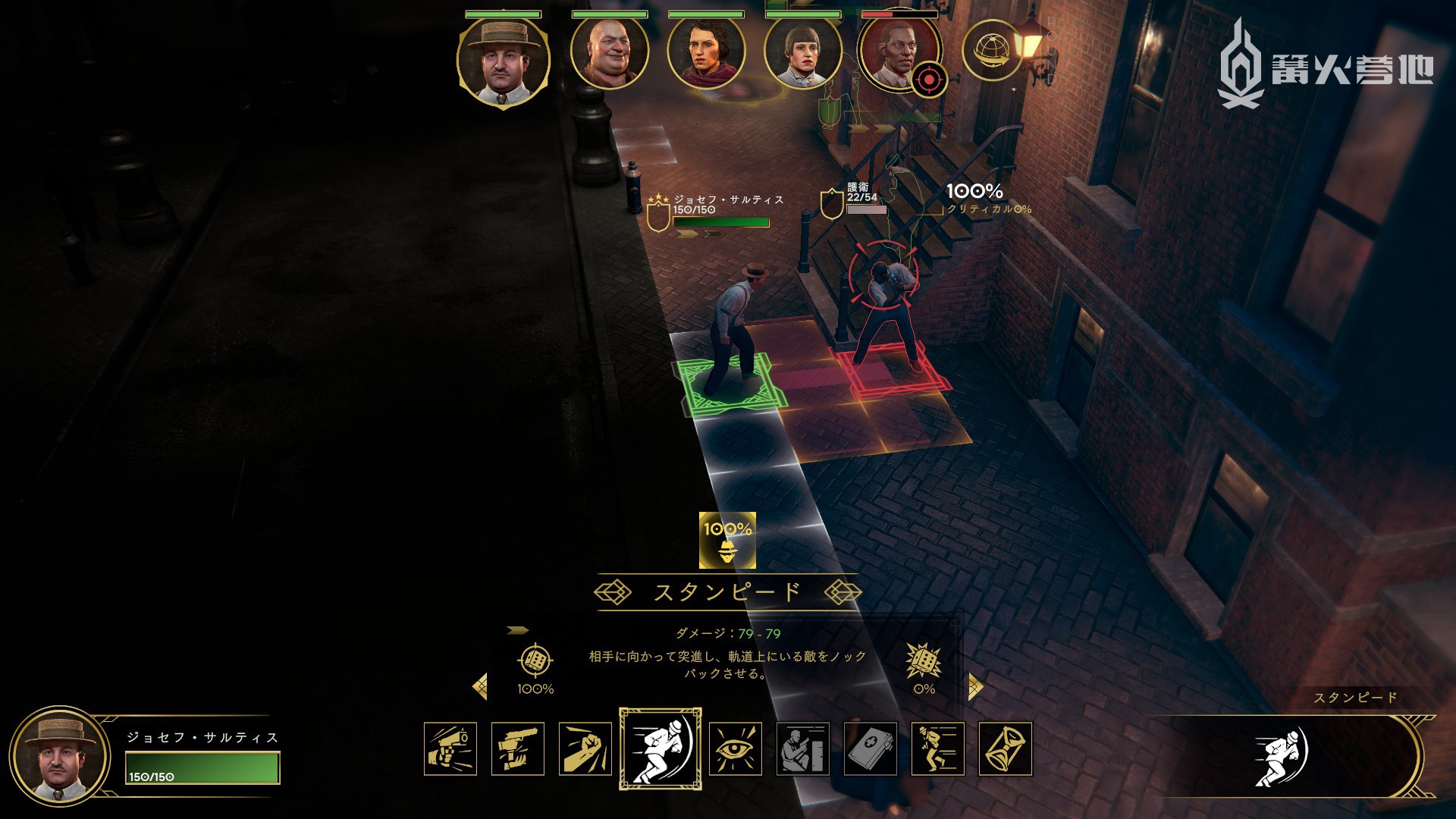The height and width of the screenshot is (819, 1456).
Task: Activate the punching fist melee ability
Action: pos(585,748)
